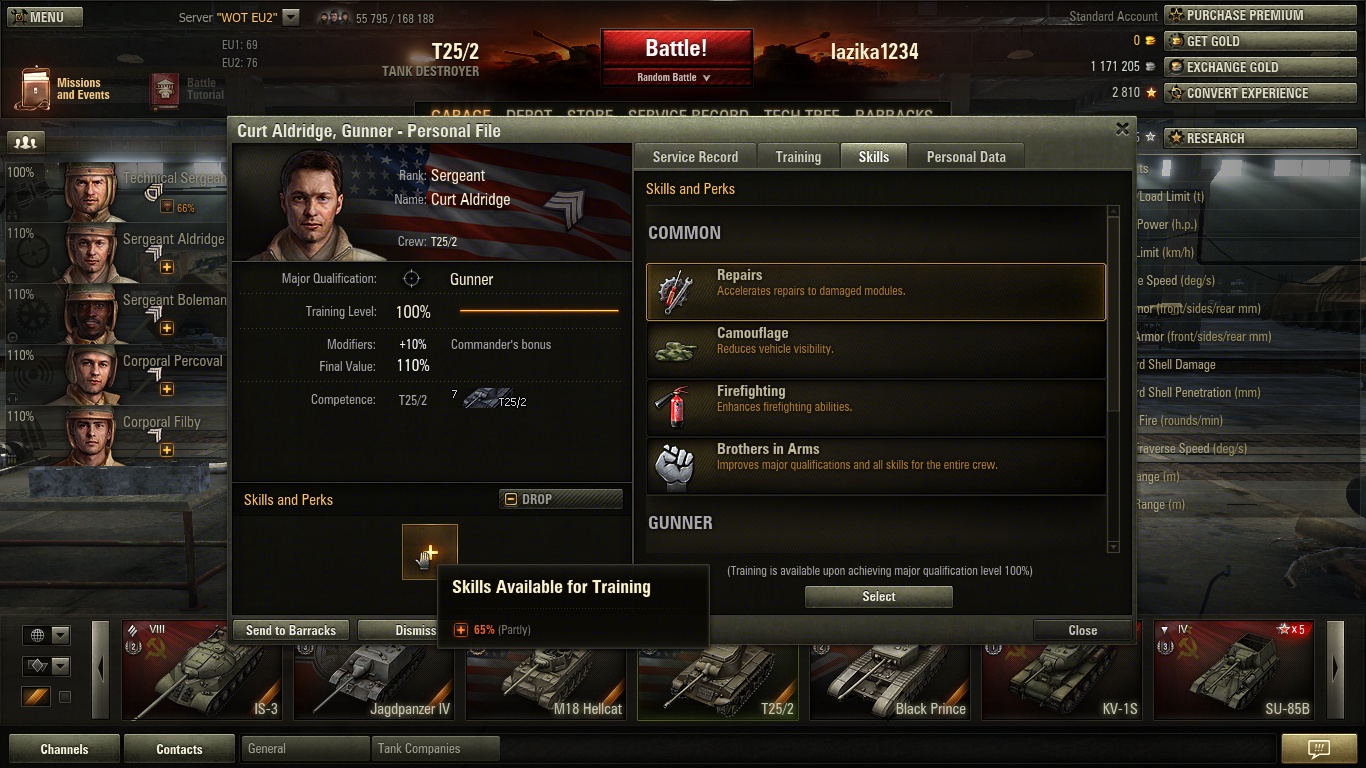Open the Contacts panel
1366x768 pixels.
pyautogui.click(x=179, y=749)
